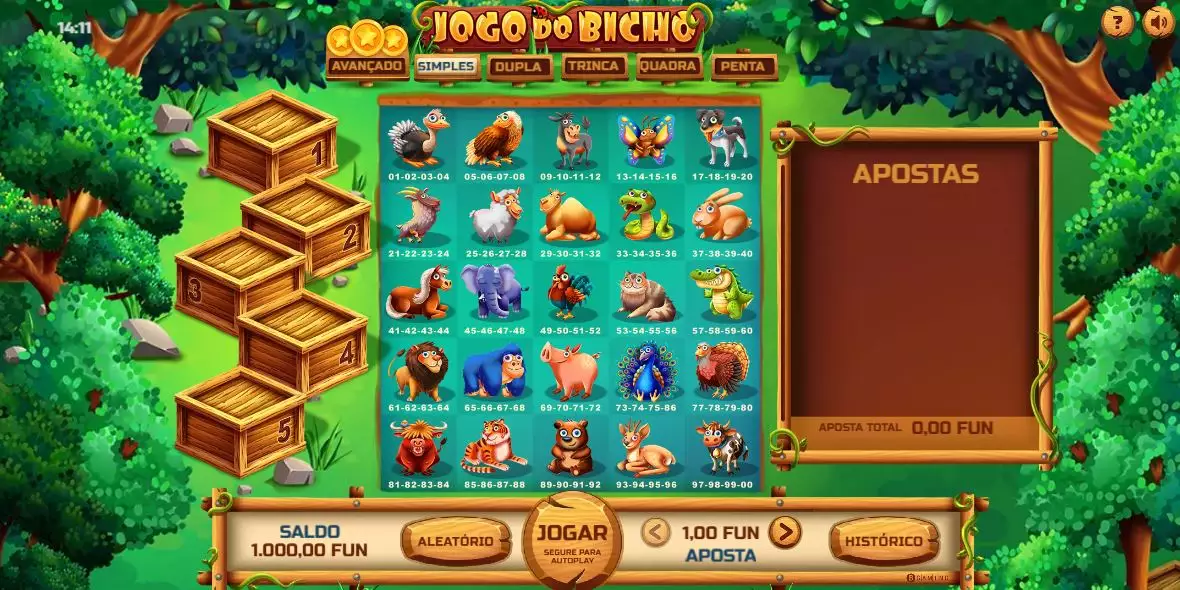The height and width of the screenshot is (590, 1180).
Task: Select the cow tile 97-98-99-00
Action: pyautogui.click(x=721, y=451)
